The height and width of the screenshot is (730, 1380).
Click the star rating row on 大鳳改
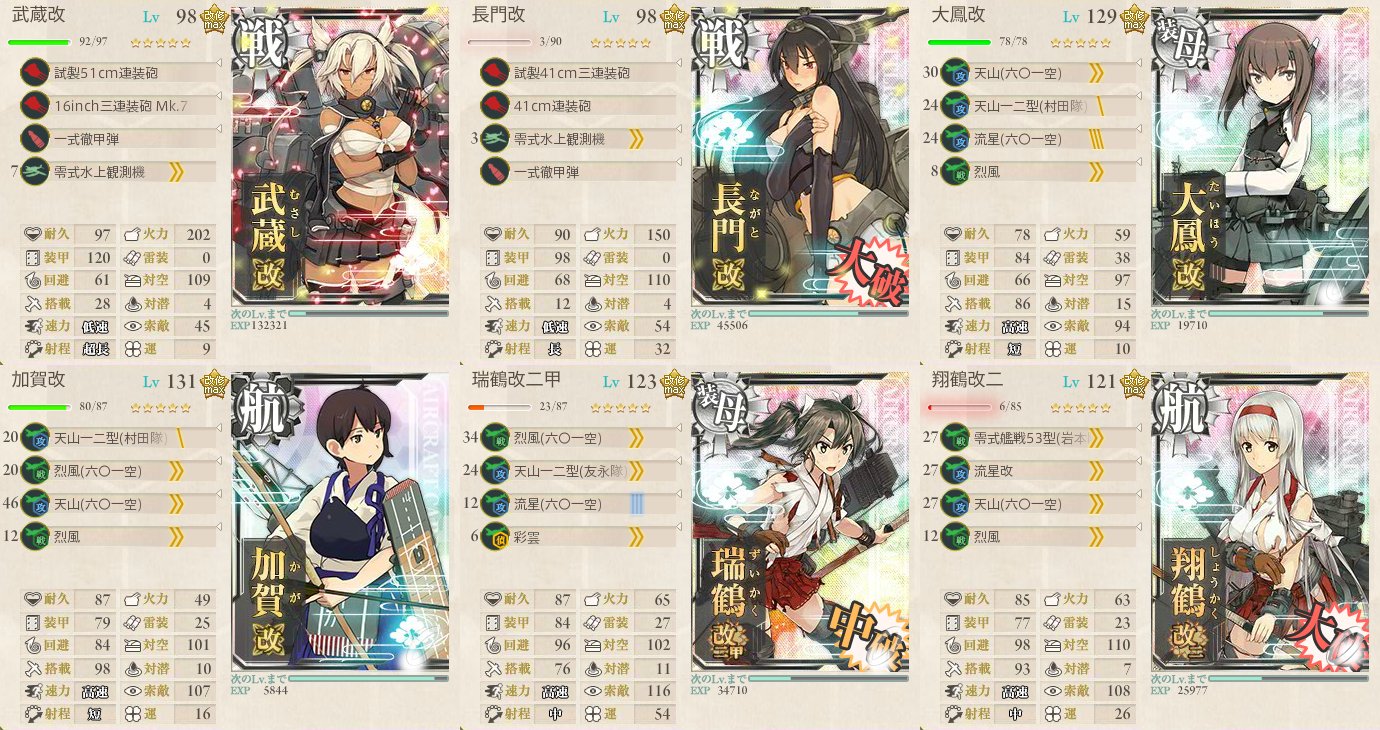1080,42
